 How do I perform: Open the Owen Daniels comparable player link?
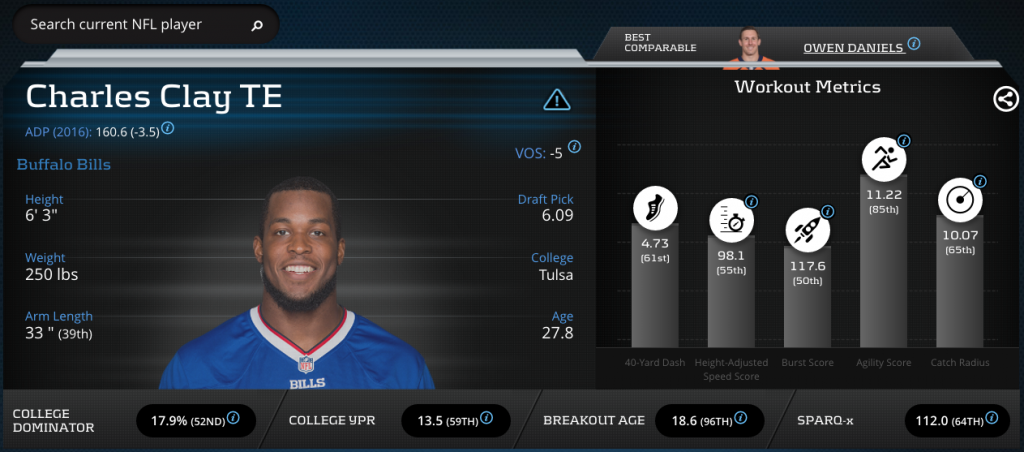coord(853,46)
